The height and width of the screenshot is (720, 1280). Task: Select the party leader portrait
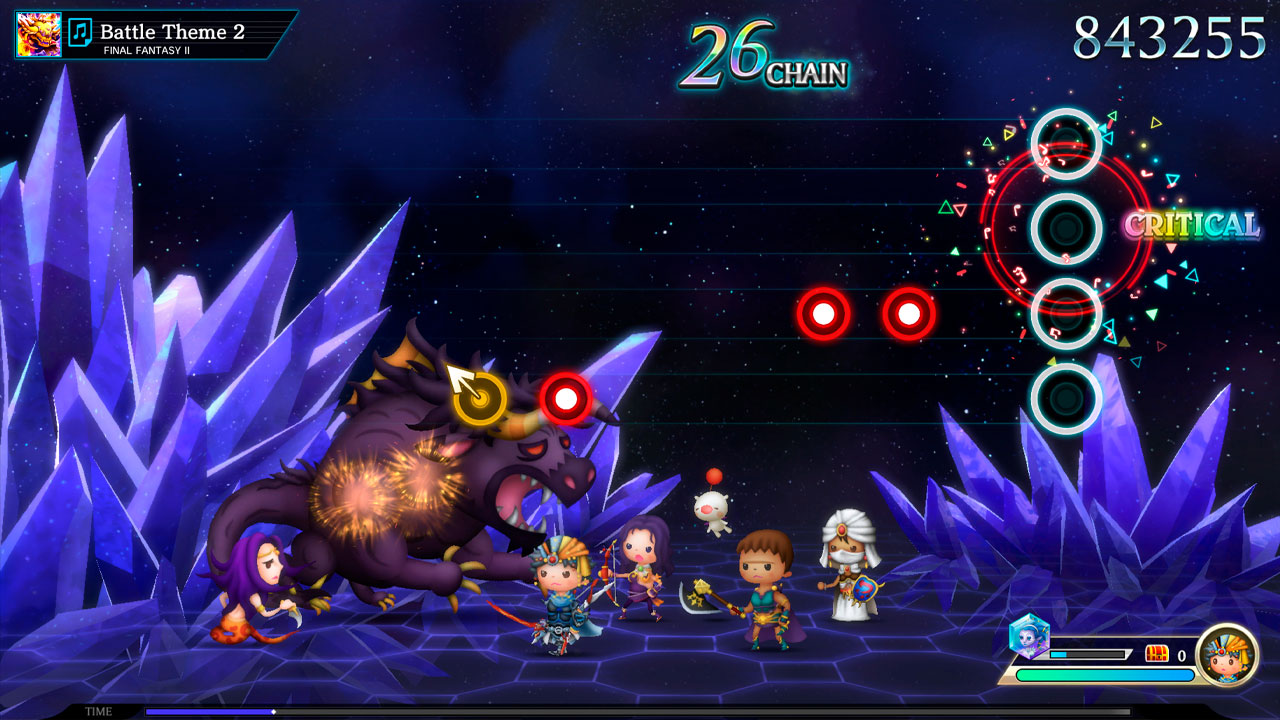(x=1226, y=655)
